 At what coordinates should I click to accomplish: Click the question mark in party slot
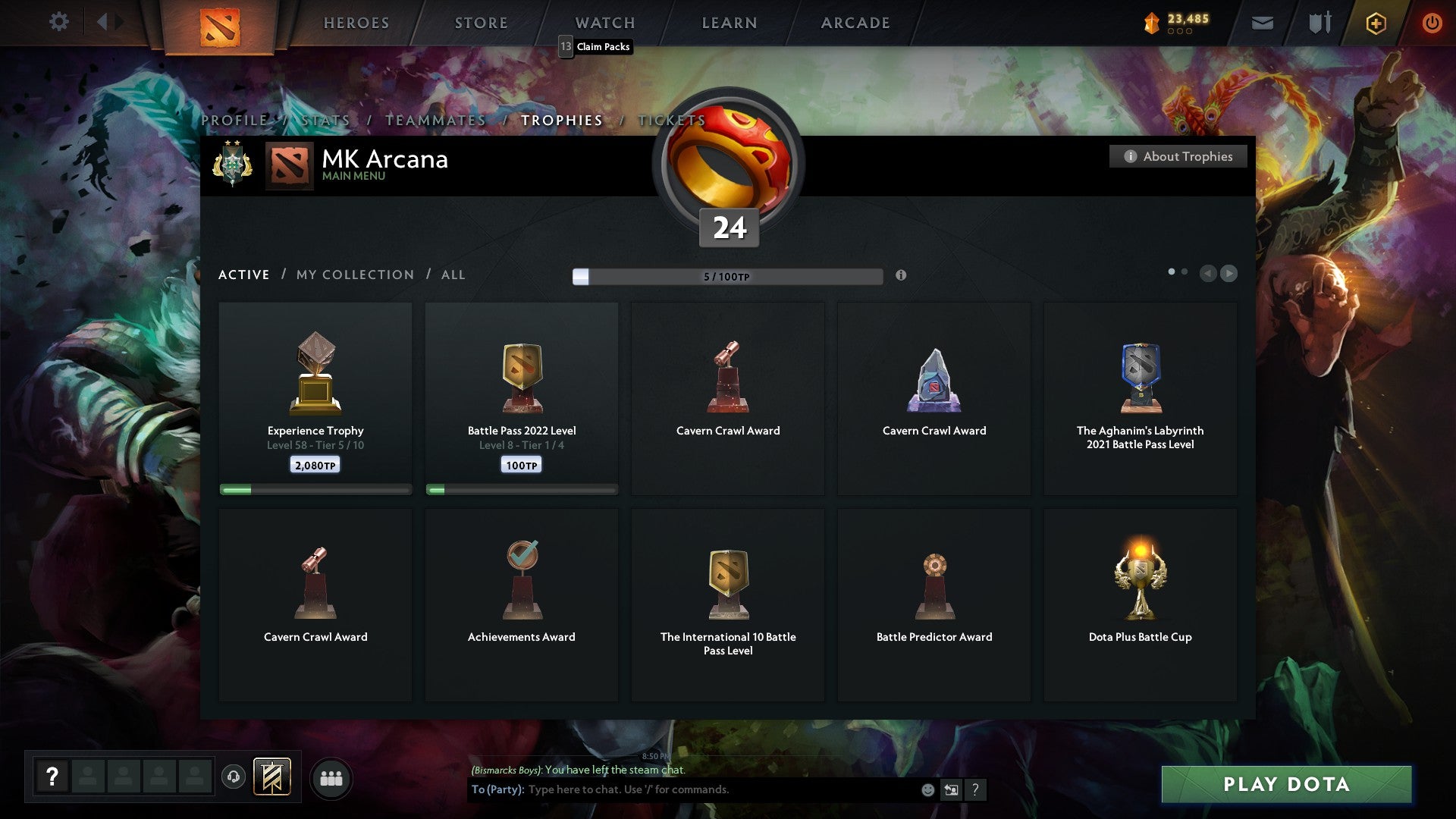(x=52, y=777)
